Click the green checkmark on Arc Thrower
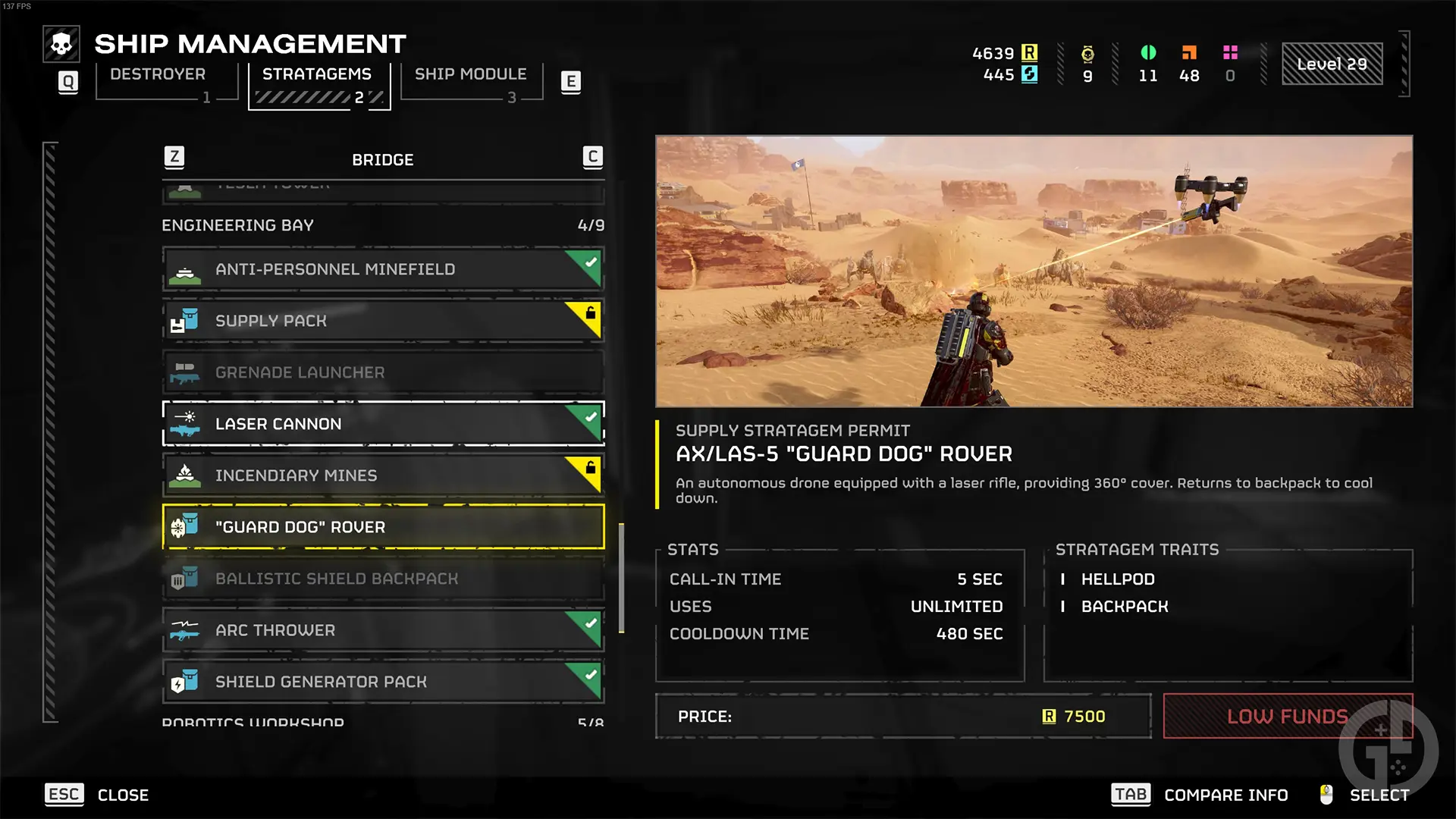 tap(589, 623)
